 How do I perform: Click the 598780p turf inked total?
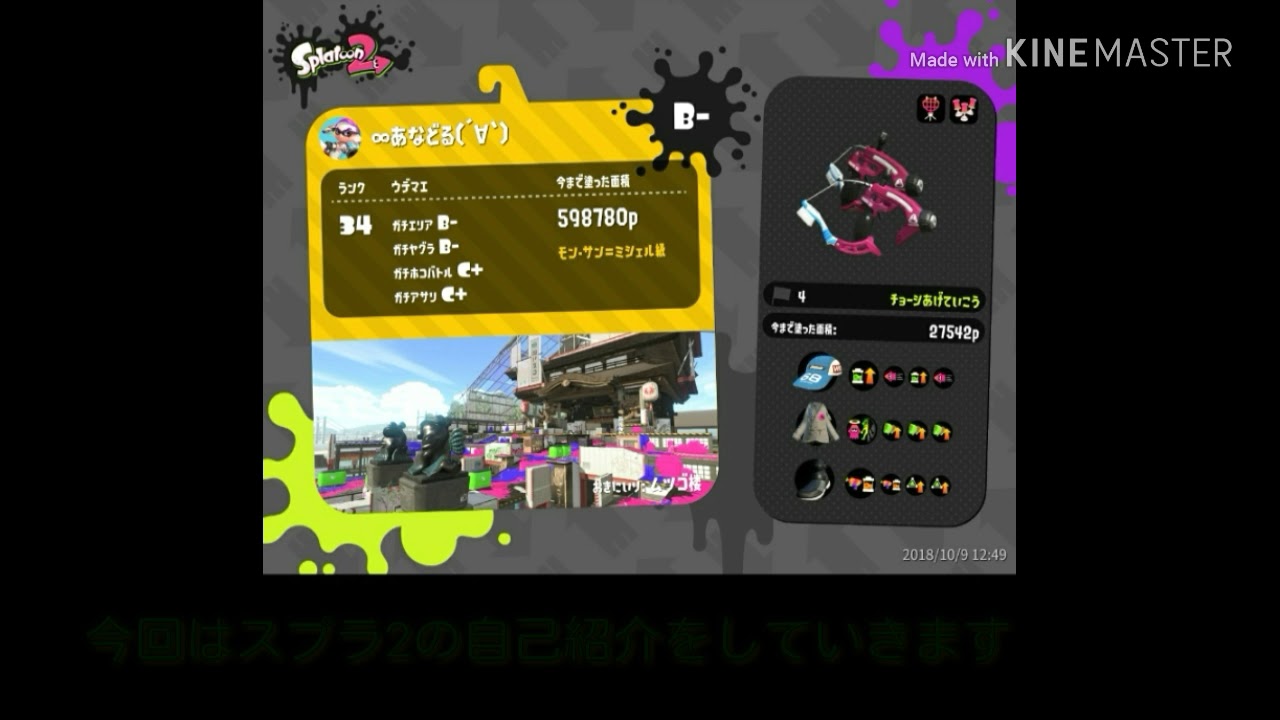597,216
